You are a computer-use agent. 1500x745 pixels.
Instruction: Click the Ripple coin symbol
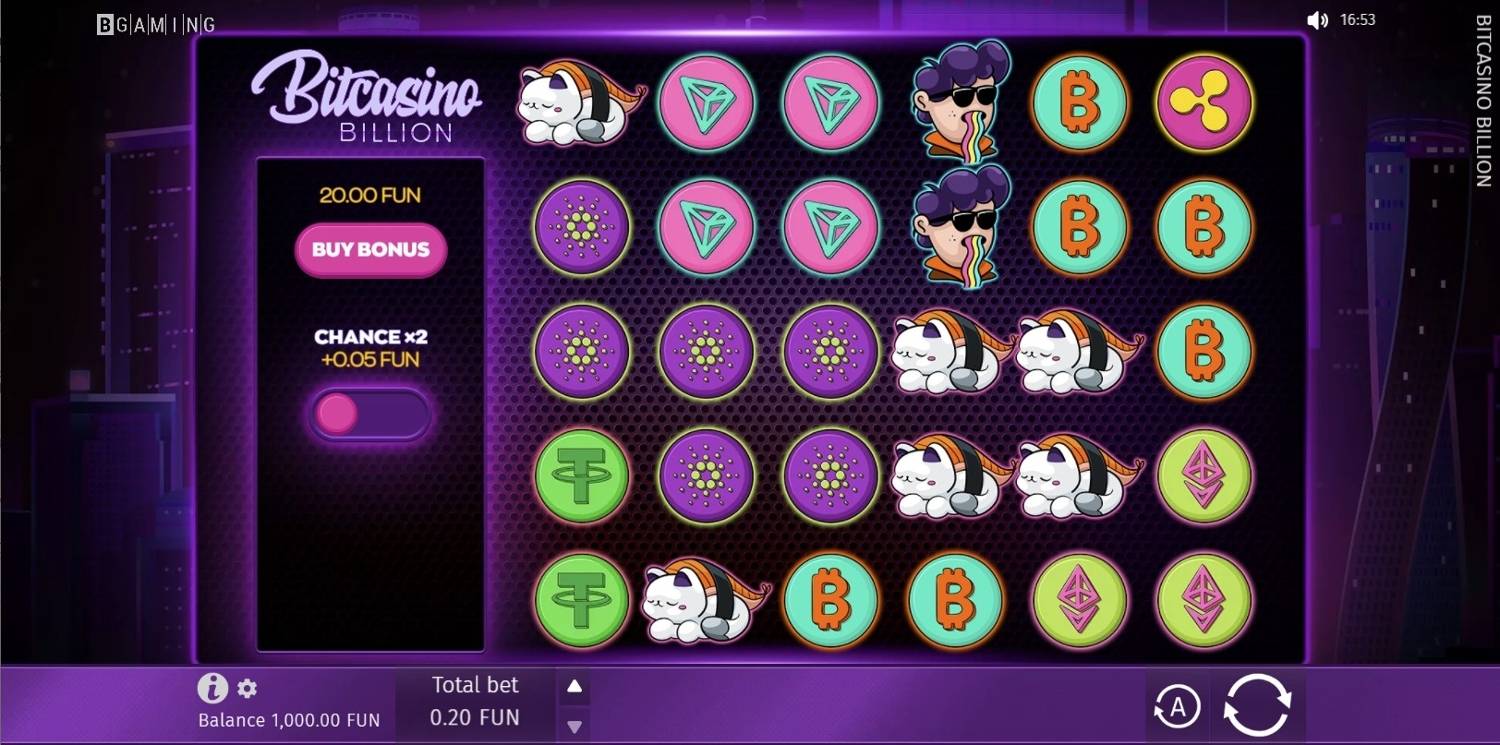[x=1204, y=103]
